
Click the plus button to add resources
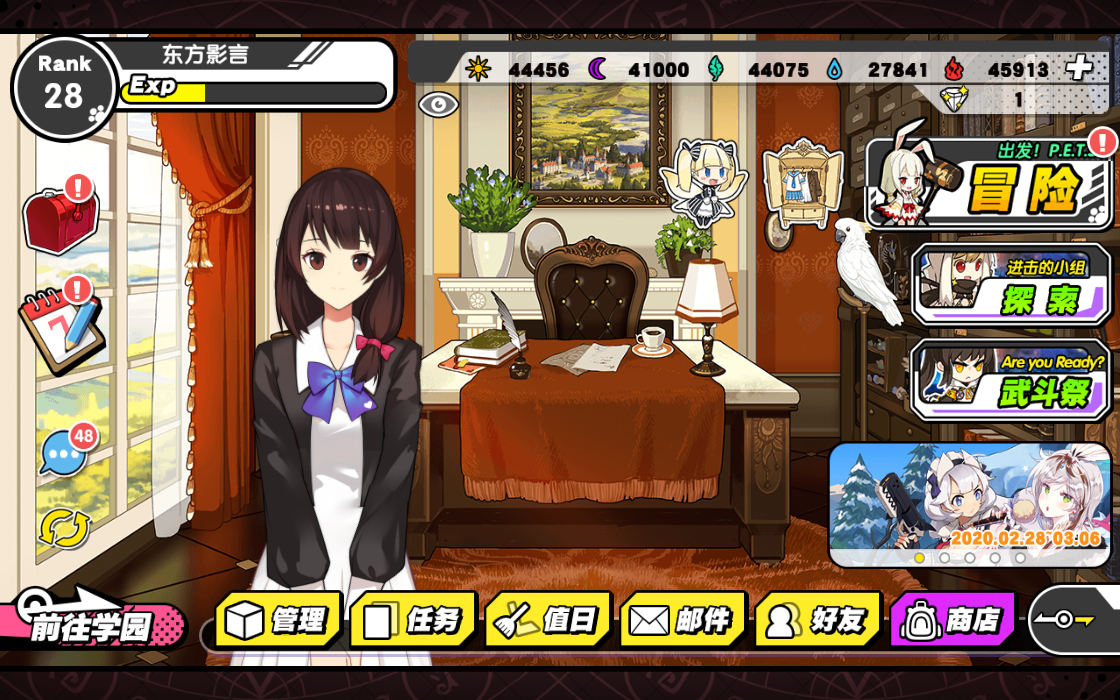1078,68
